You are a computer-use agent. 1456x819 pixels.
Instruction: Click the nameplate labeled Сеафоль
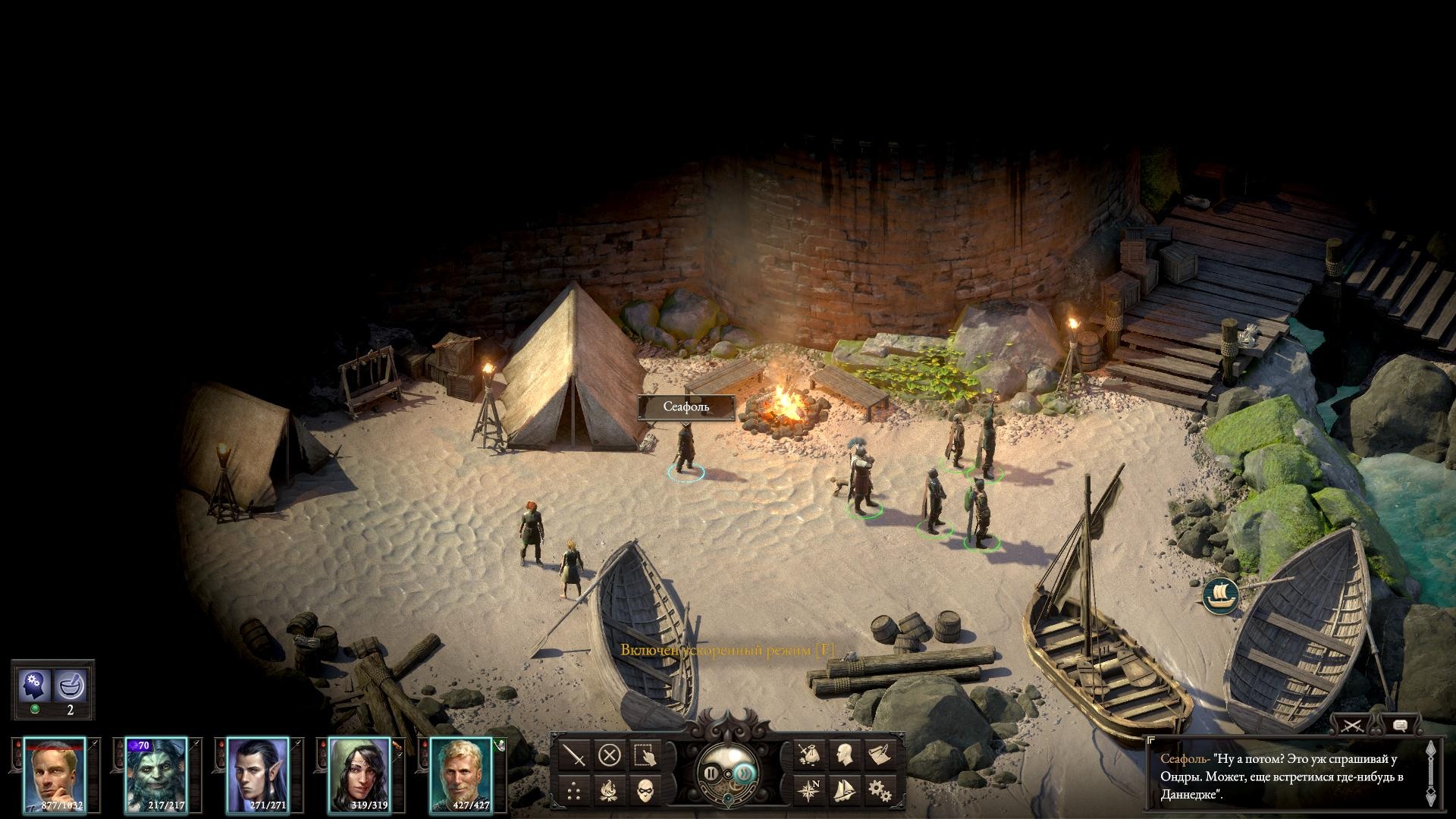[686, 406]
